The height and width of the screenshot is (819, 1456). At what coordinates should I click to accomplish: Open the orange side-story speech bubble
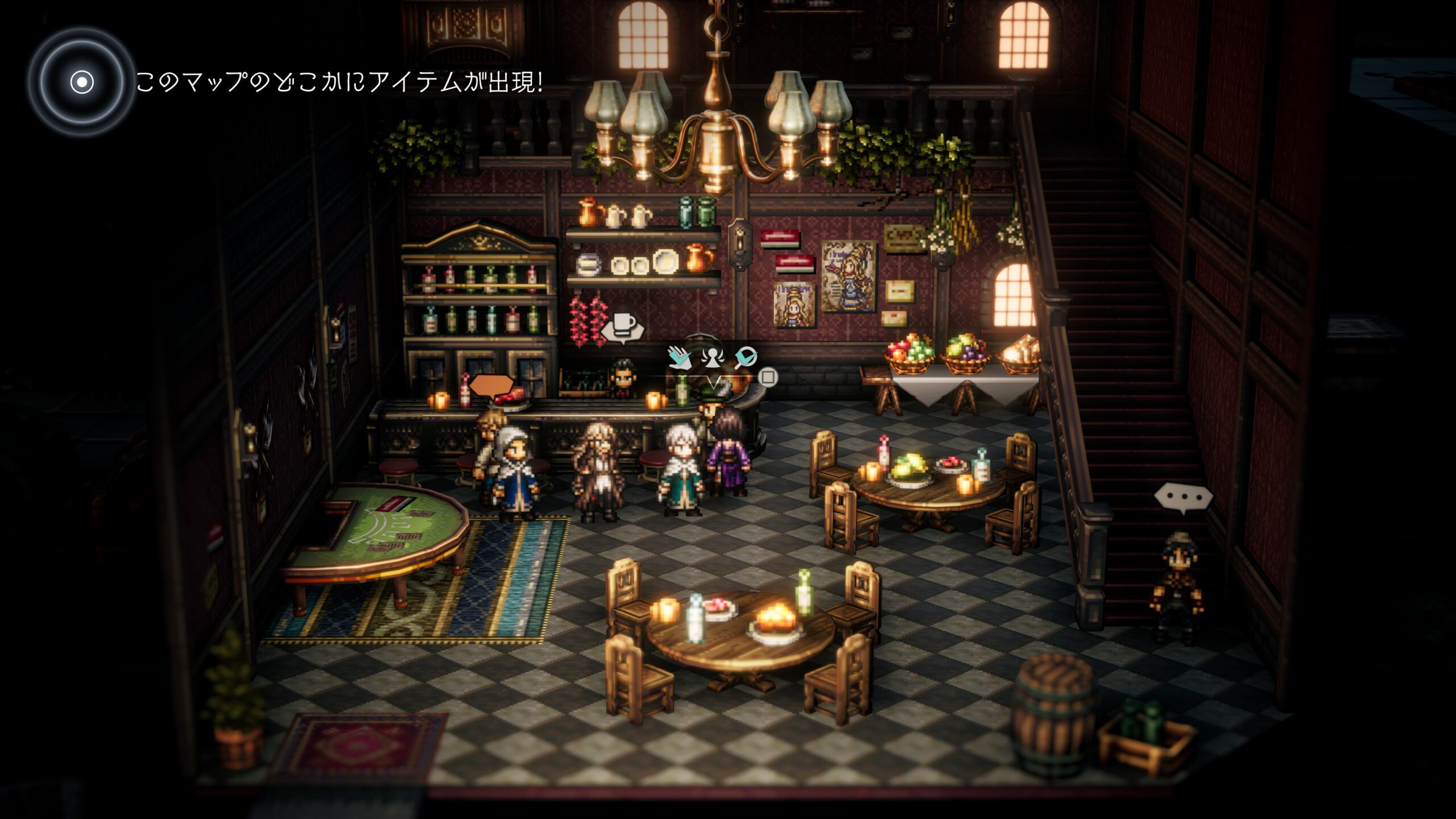coord(491,386)
